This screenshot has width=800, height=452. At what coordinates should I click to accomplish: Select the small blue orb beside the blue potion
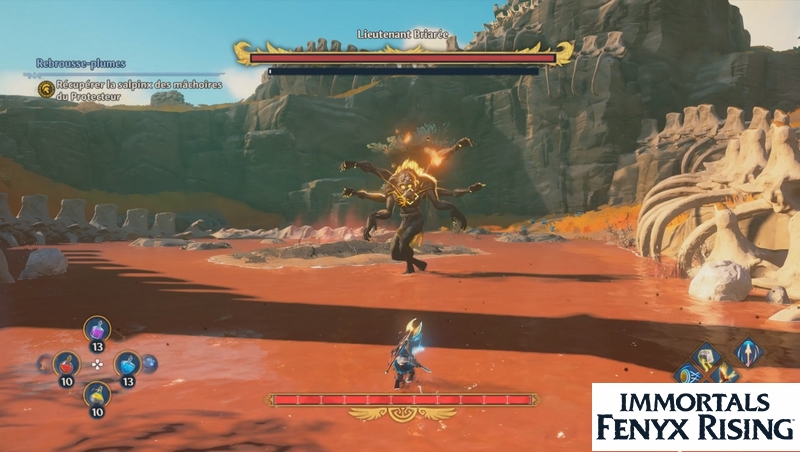(x=151, y=363)
